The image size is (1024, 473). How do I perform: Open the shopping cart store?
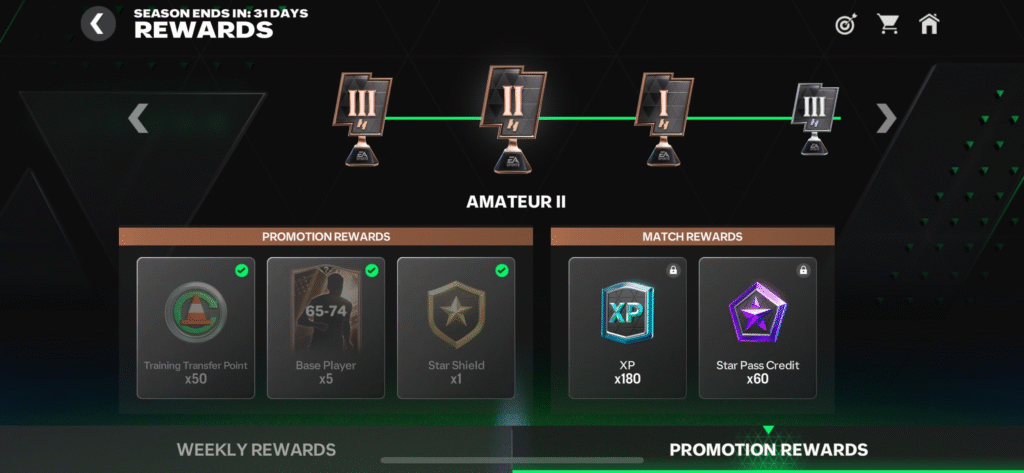tap(887, 24)
